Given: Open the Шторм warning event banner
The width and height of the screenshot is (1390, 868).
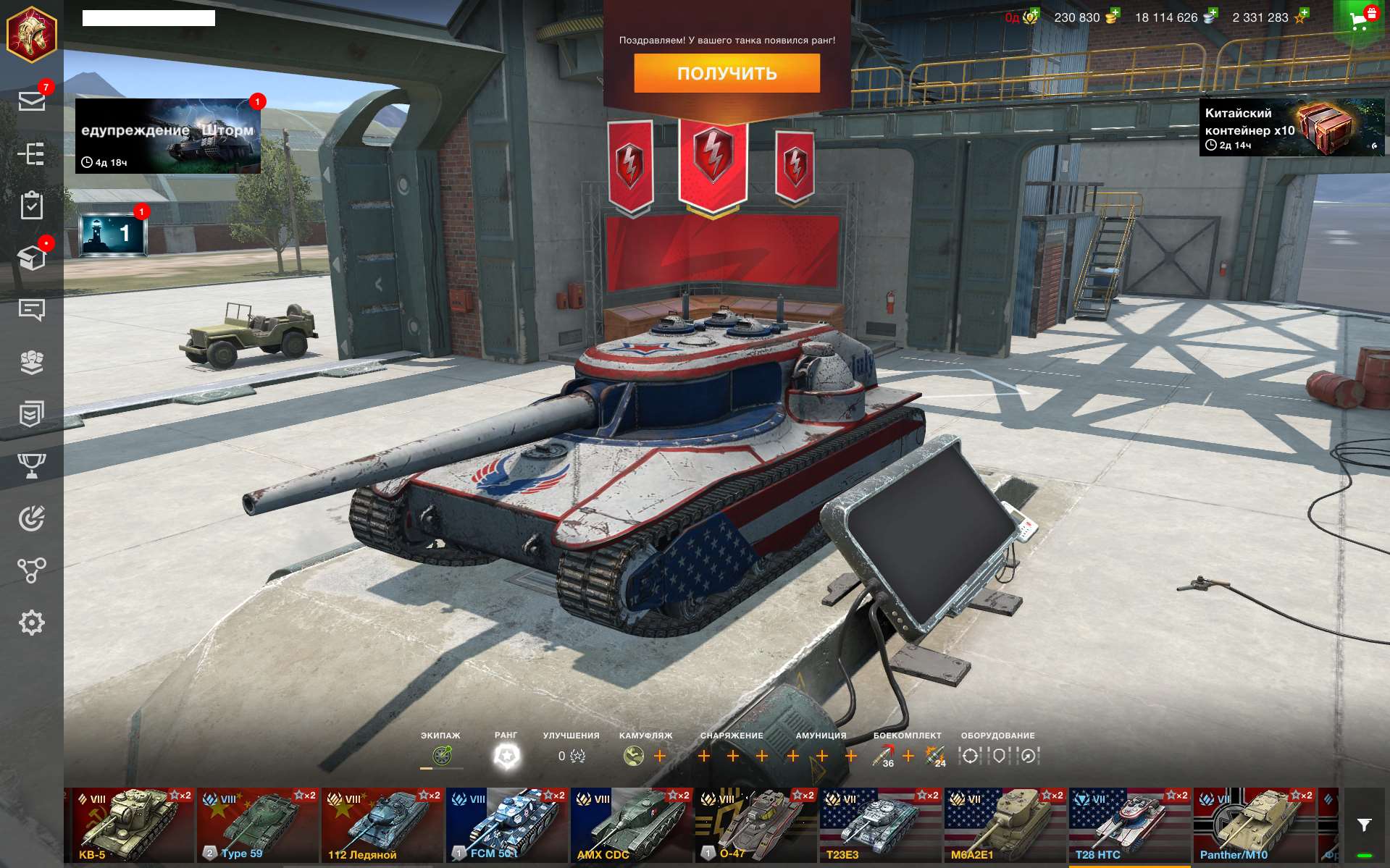Looking at the screenshot, I should 168,136.
